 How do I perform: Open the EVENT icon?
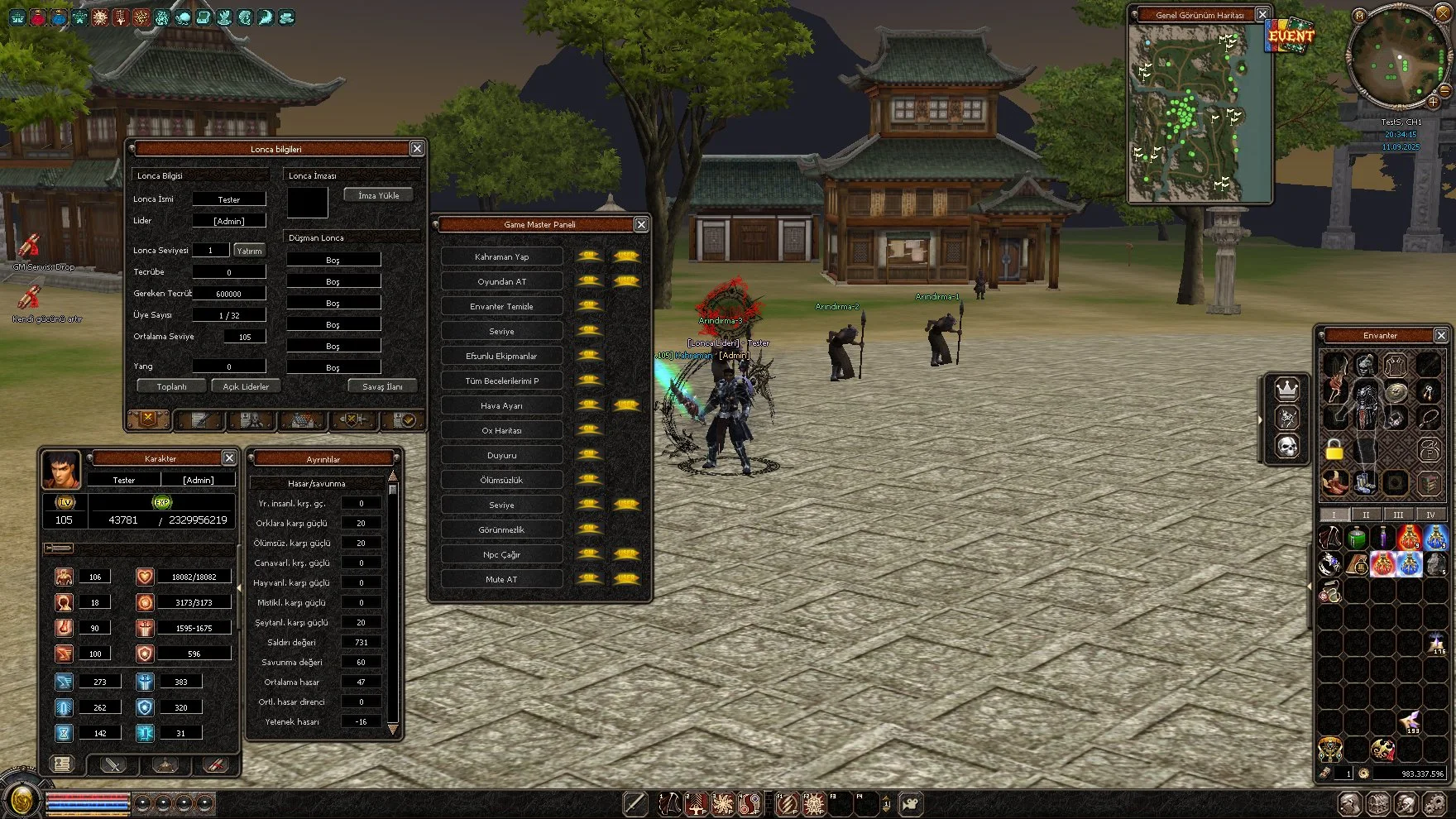click(x=1291, y=36)
